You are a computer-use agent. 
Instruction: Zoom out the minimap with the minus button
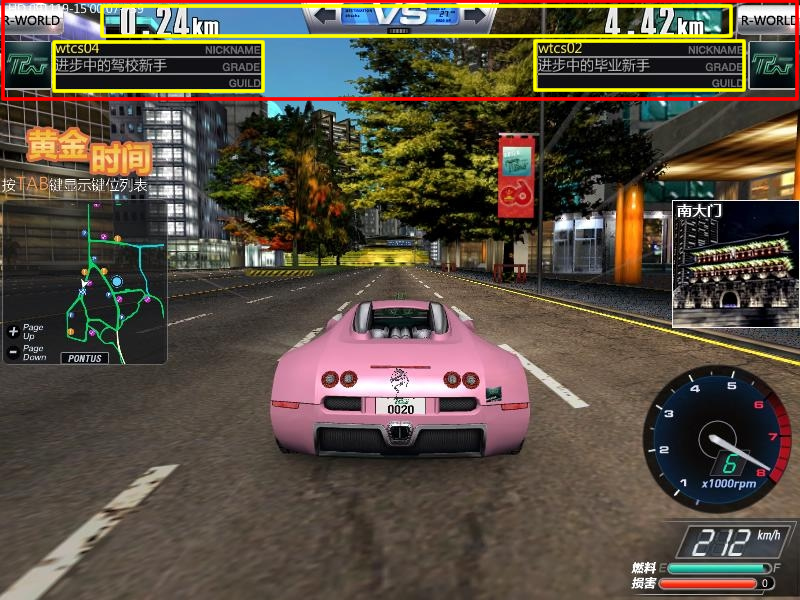coord(12,352)
